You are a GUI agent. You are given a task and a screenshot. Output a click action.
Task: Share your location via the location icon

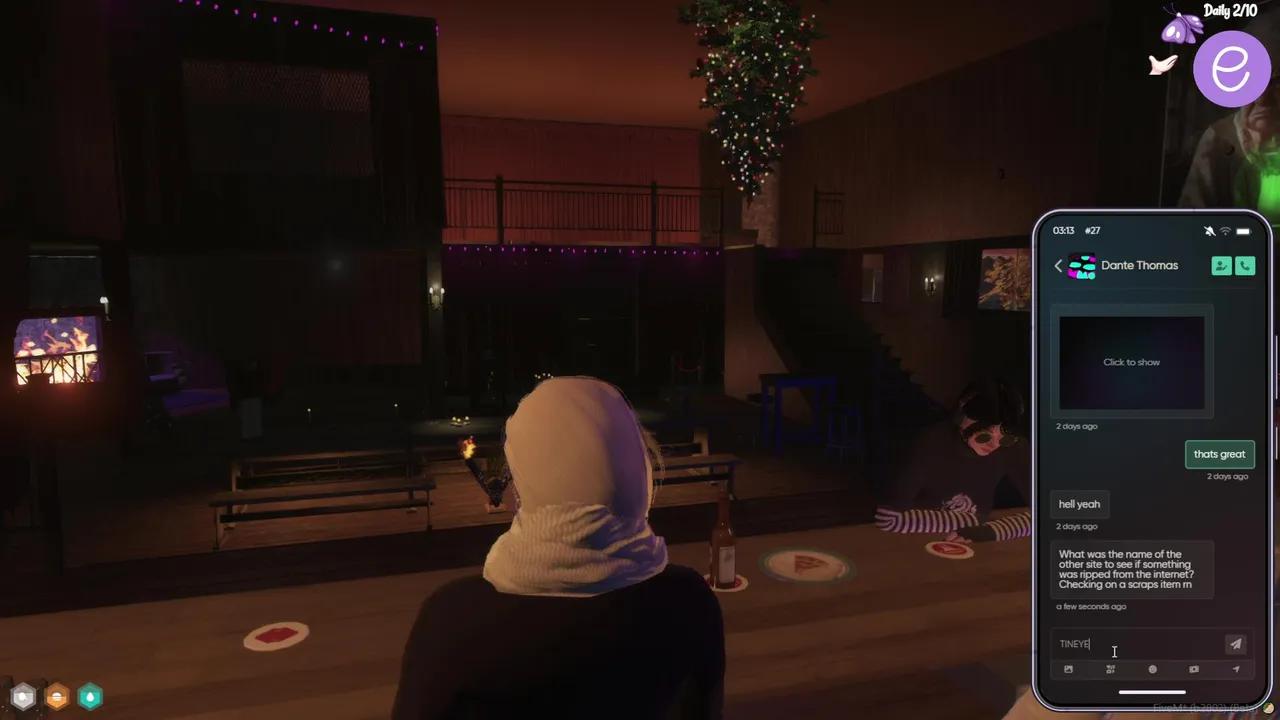point(1236,669)
